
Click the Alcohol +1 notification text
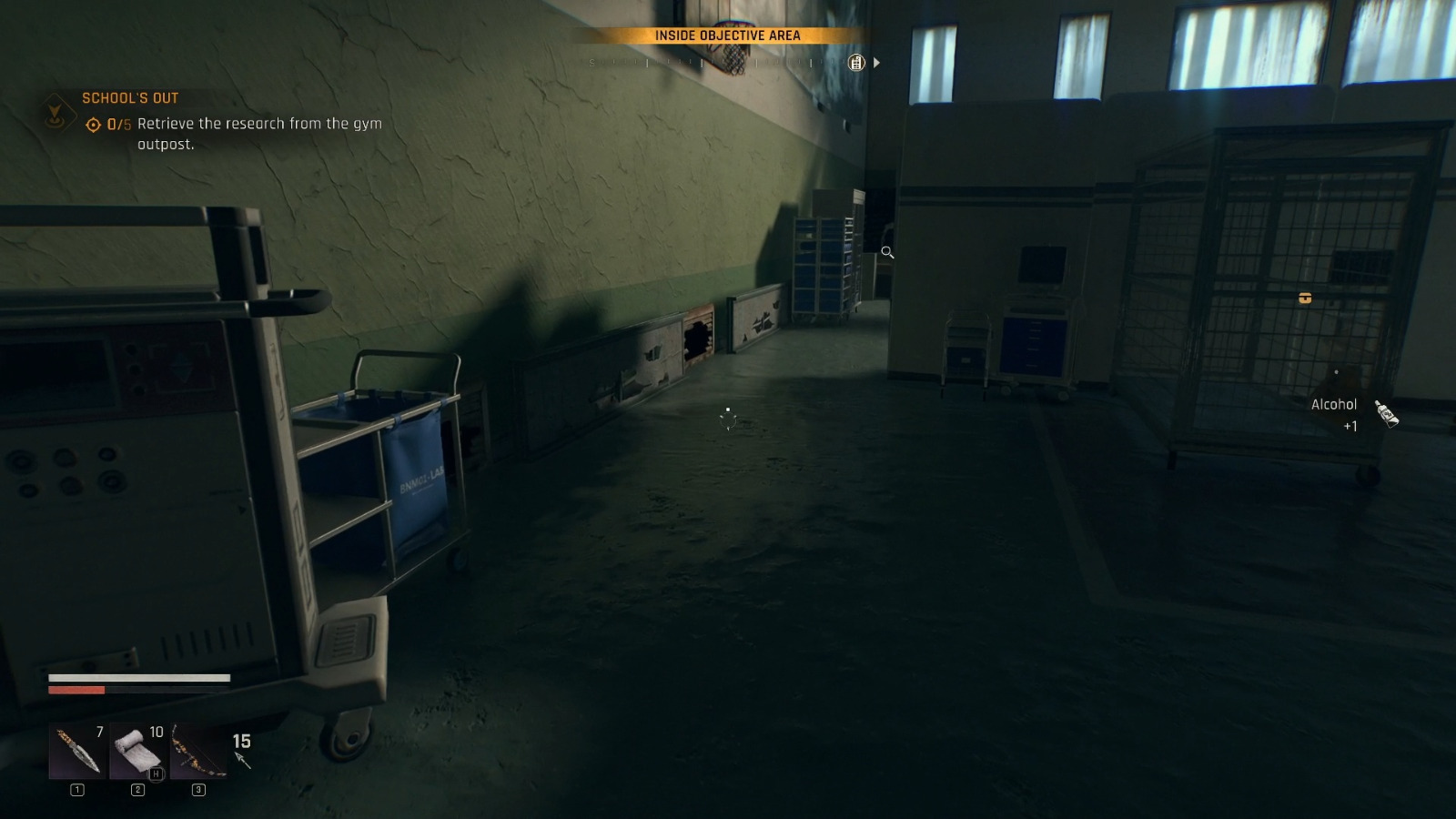click(x=1334, y=404)
